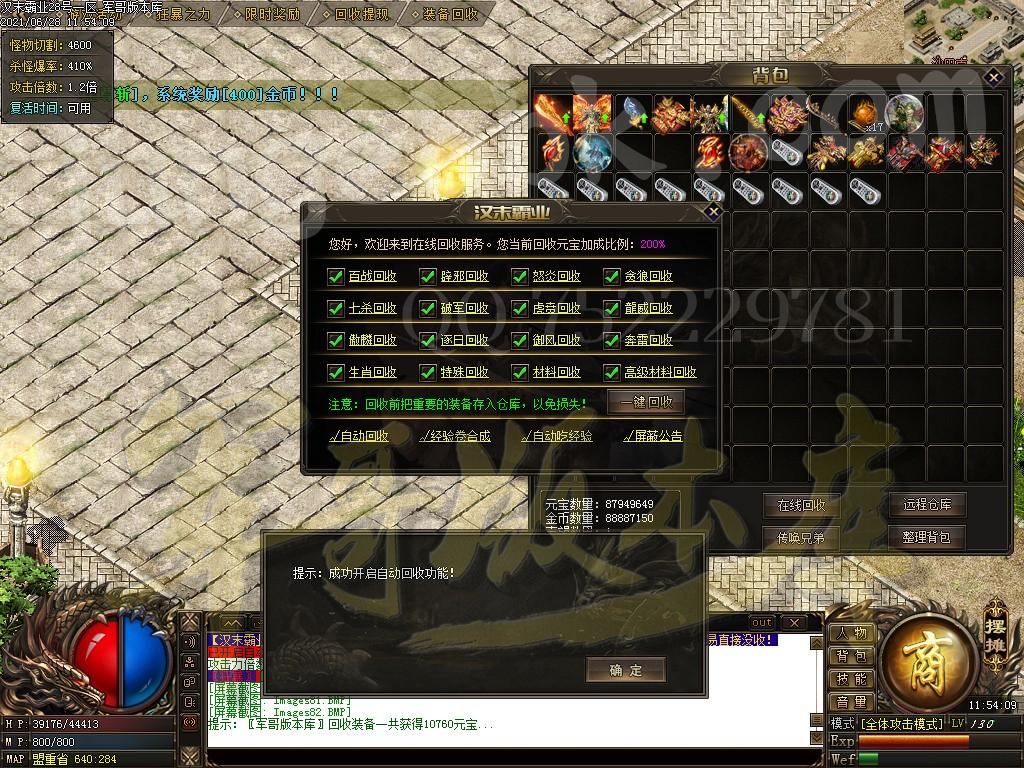1024x768 pixels.
Task: Open the 自动回收 link
Action: 359,436
